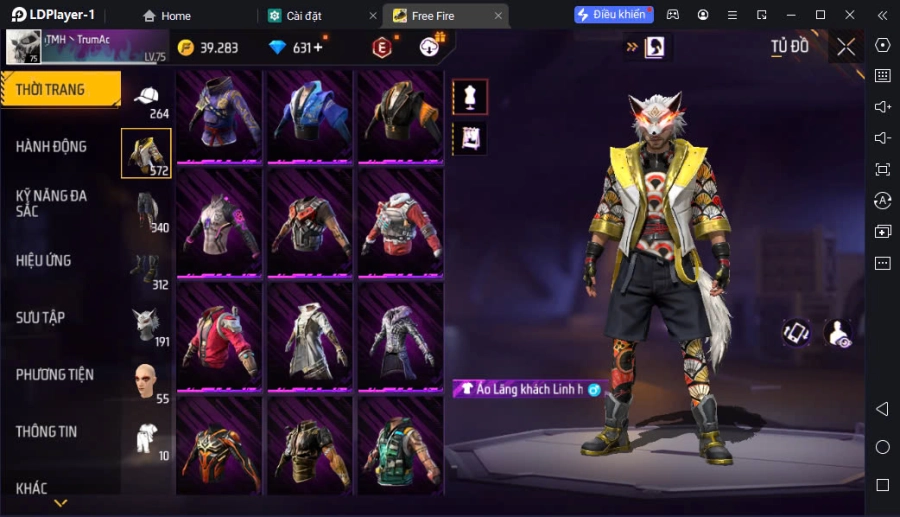
Task: Open the Kỹ Năng Đa Sắc section
Action: click(x=52, y=204)
